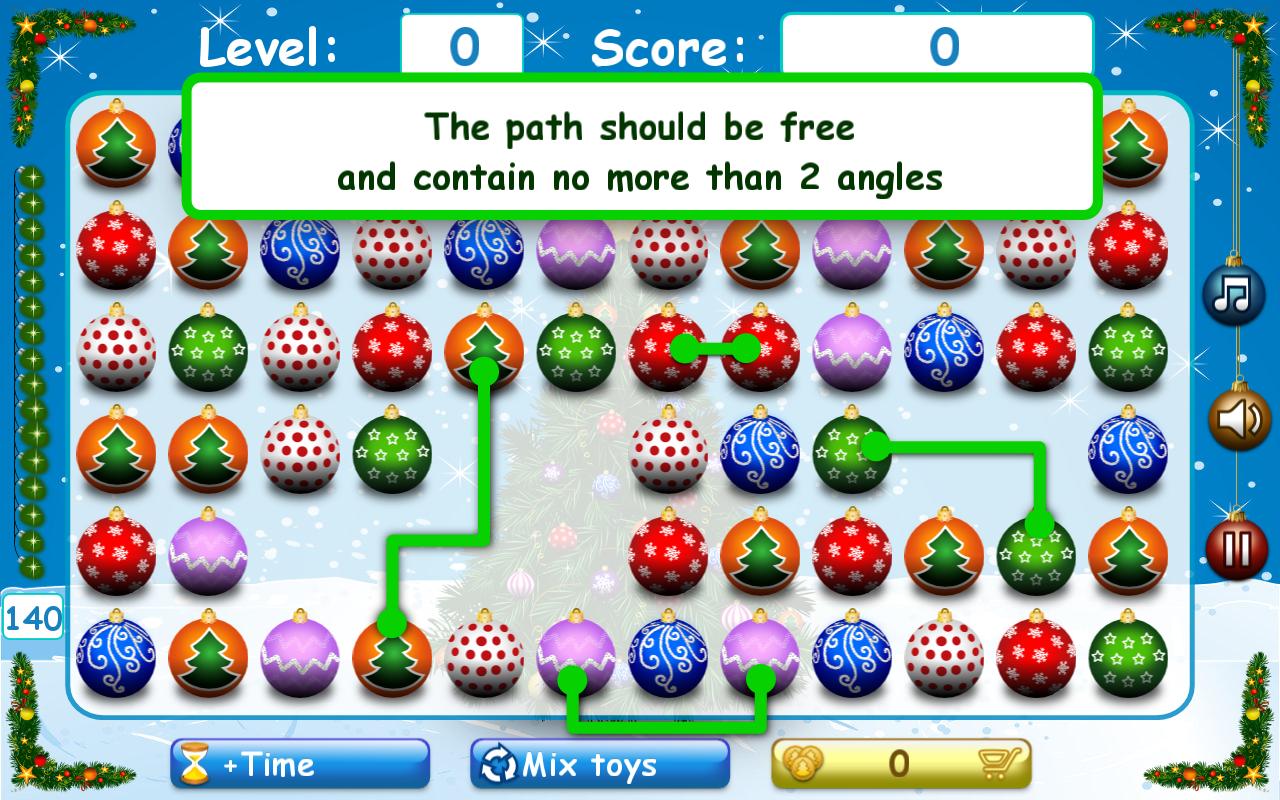Click the circular arrows icon on Mix toys
This screenshot has width=1280, height=800.
[494, 762]
